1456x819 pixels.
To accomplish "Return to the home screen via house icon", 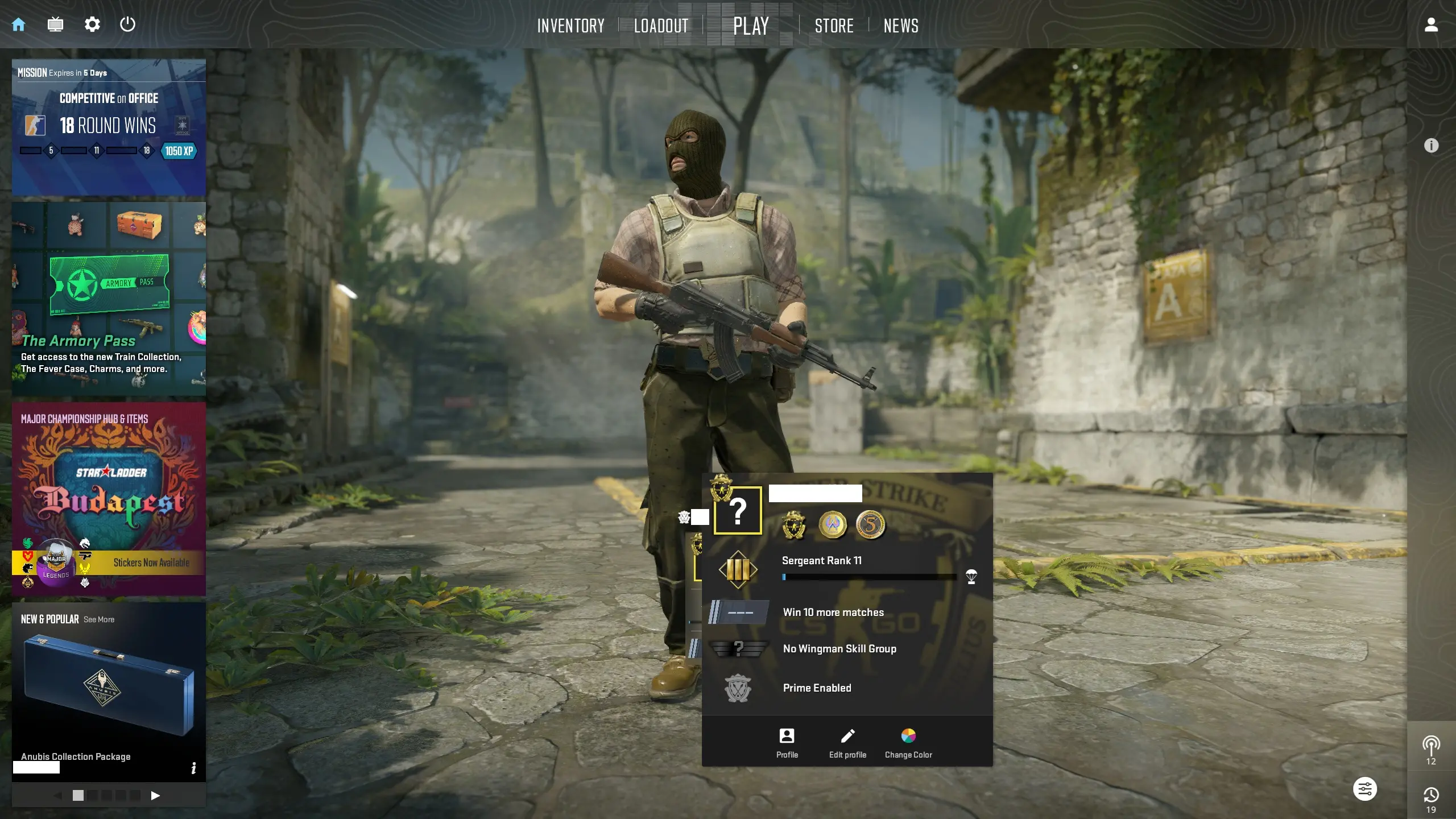I will click(x=19, y=24).
